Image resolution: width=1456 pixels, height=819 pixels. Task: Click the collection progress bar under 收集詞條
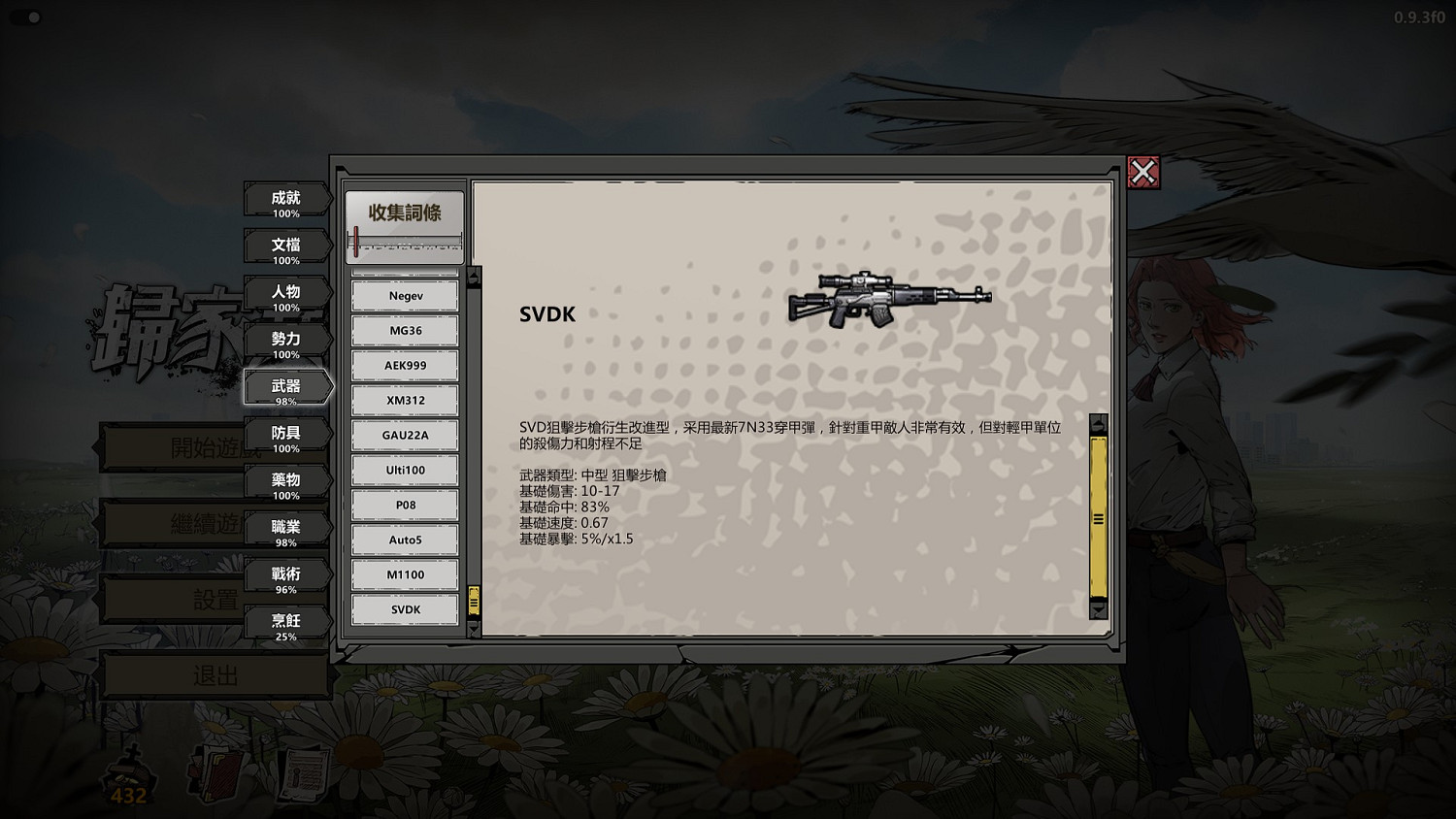tap(404, 243)
